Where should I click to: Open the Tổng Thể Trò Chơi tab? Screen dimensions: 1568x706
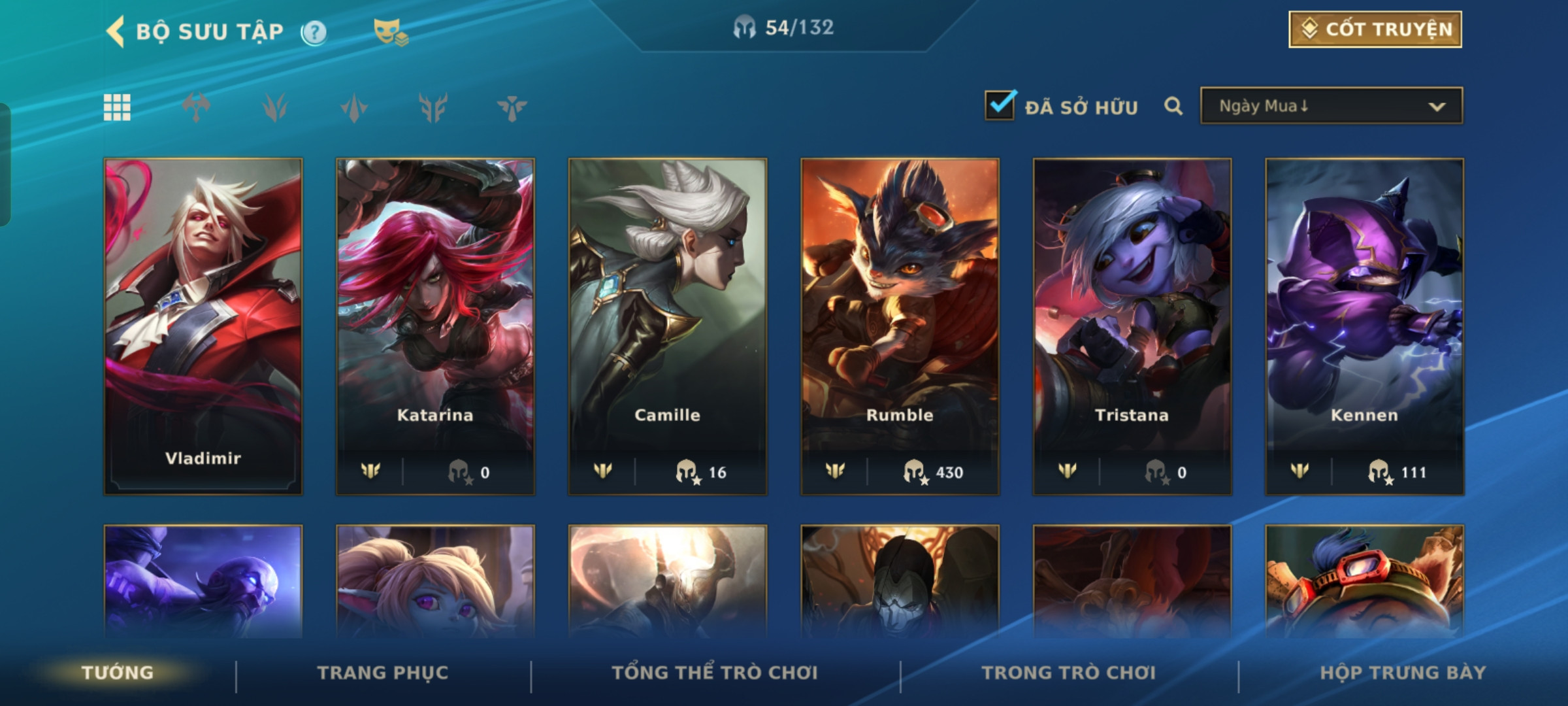(715, 673)
